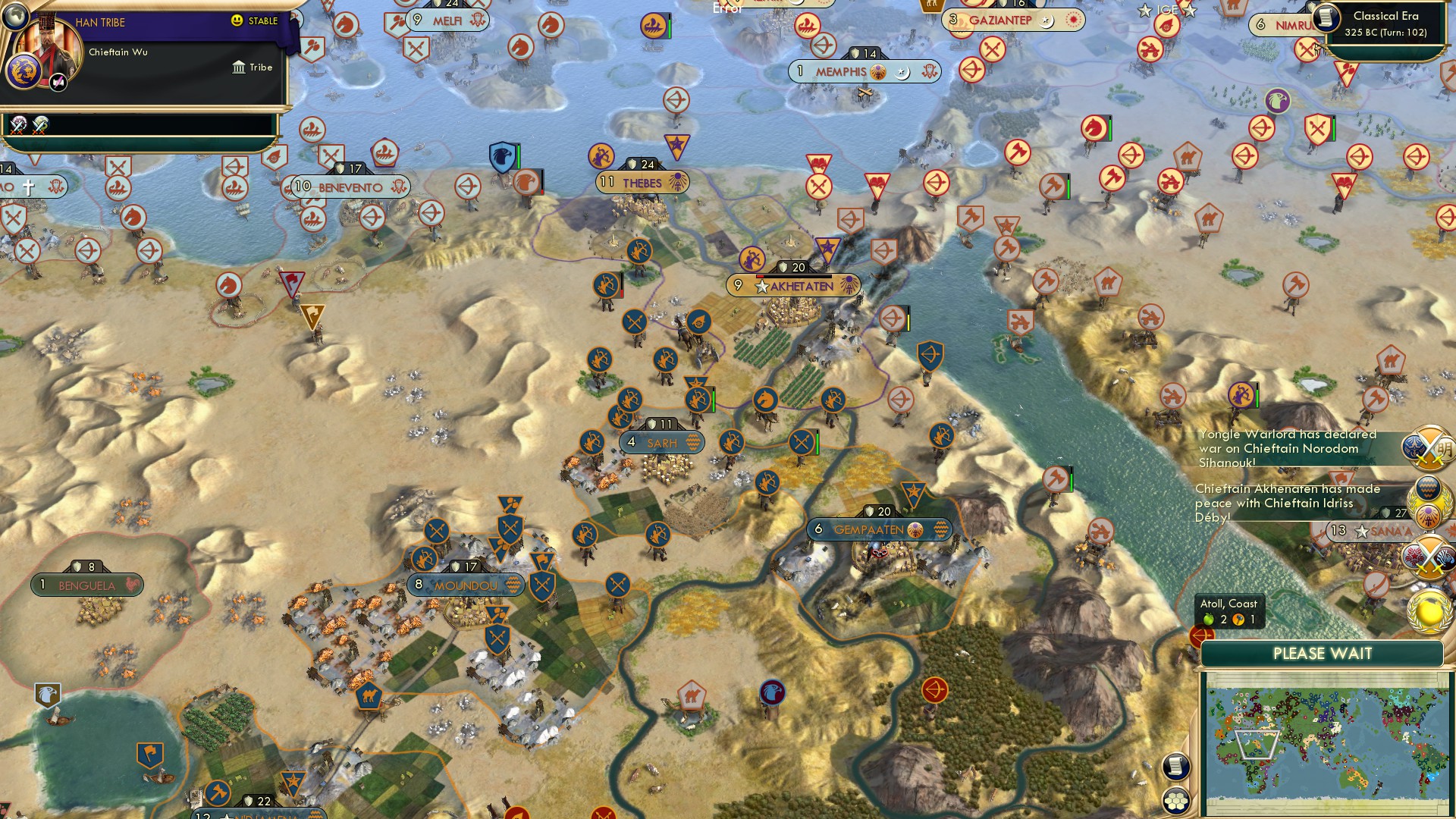1456x819 pixels.
Task: Click the PLEASE WAIT button
Action: point(1323,652)
